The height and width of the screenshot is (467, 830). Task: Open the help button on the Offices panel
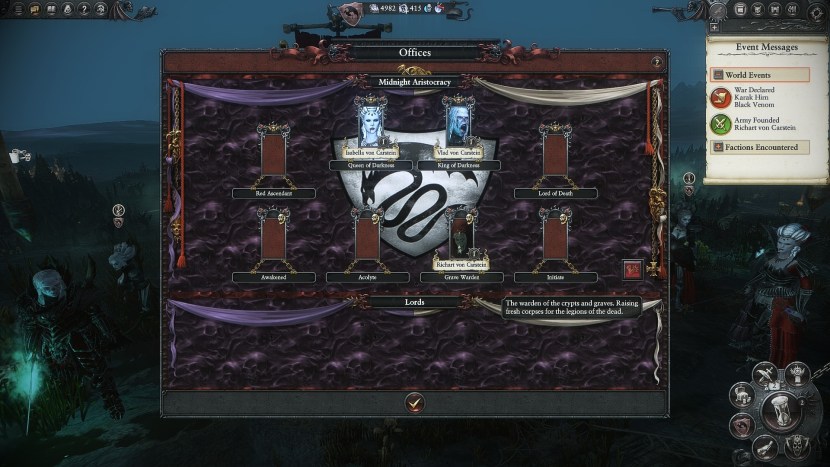[x=656, y=62]
